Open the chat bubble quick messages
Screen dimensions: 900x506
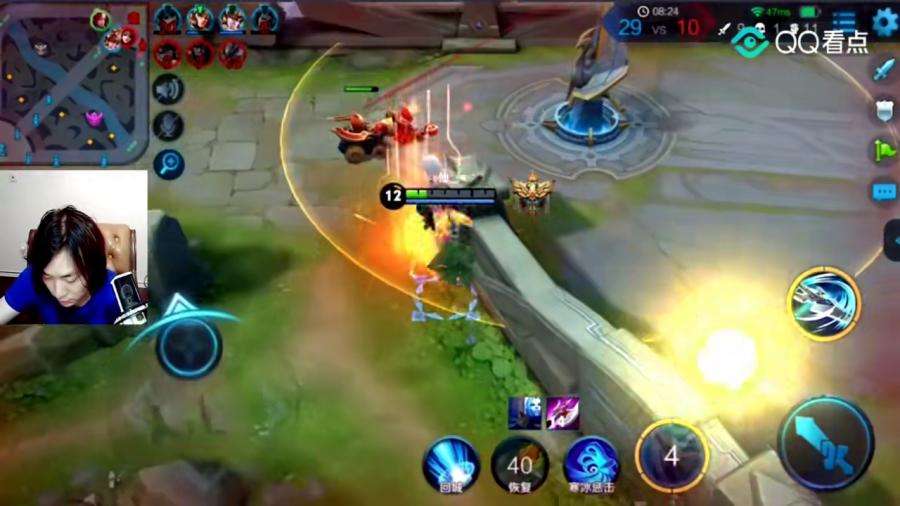point(884,192)
